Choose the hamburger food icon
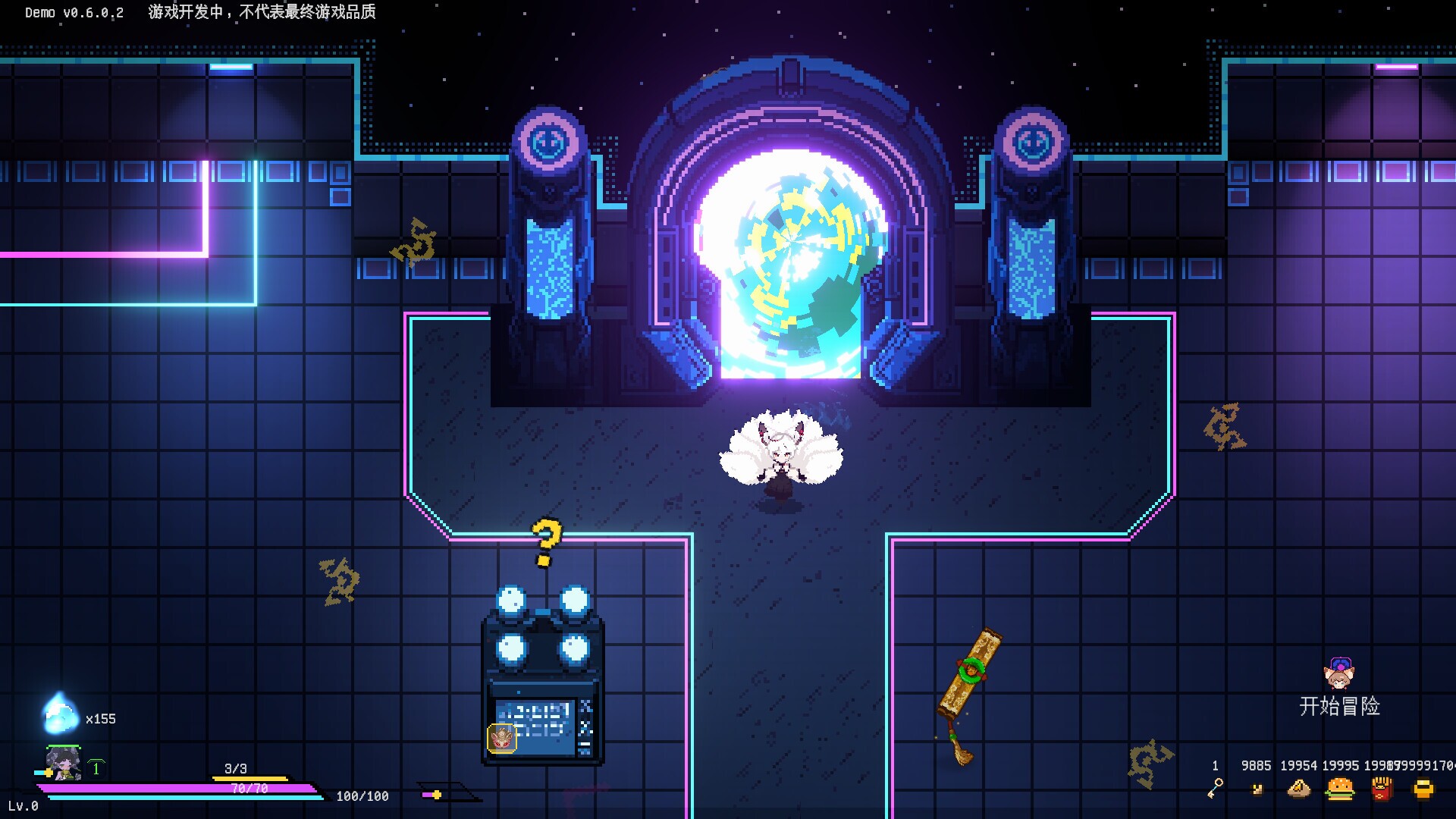Image resolution: width=1456 pixels, height=819 pixels. tap(1340, 789)
